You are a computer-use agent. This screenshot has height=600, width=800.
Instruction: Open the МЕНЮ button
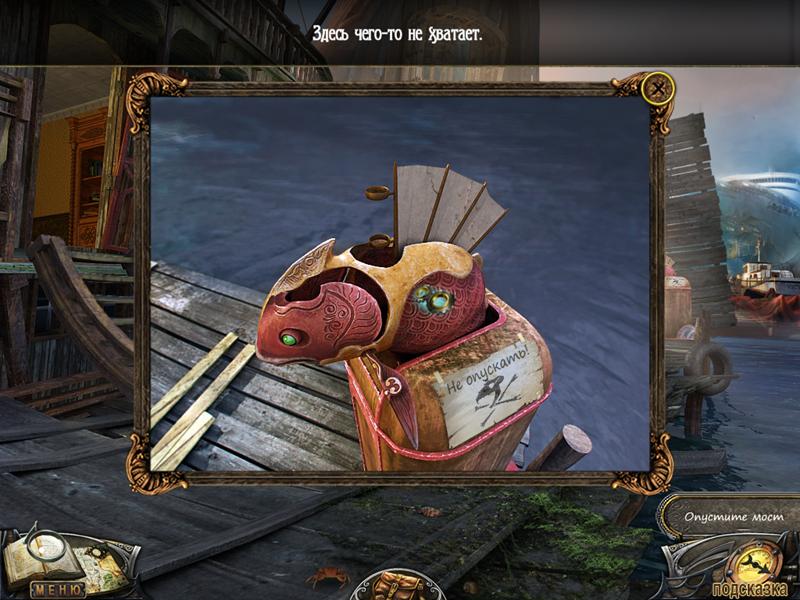pos(57,589)
